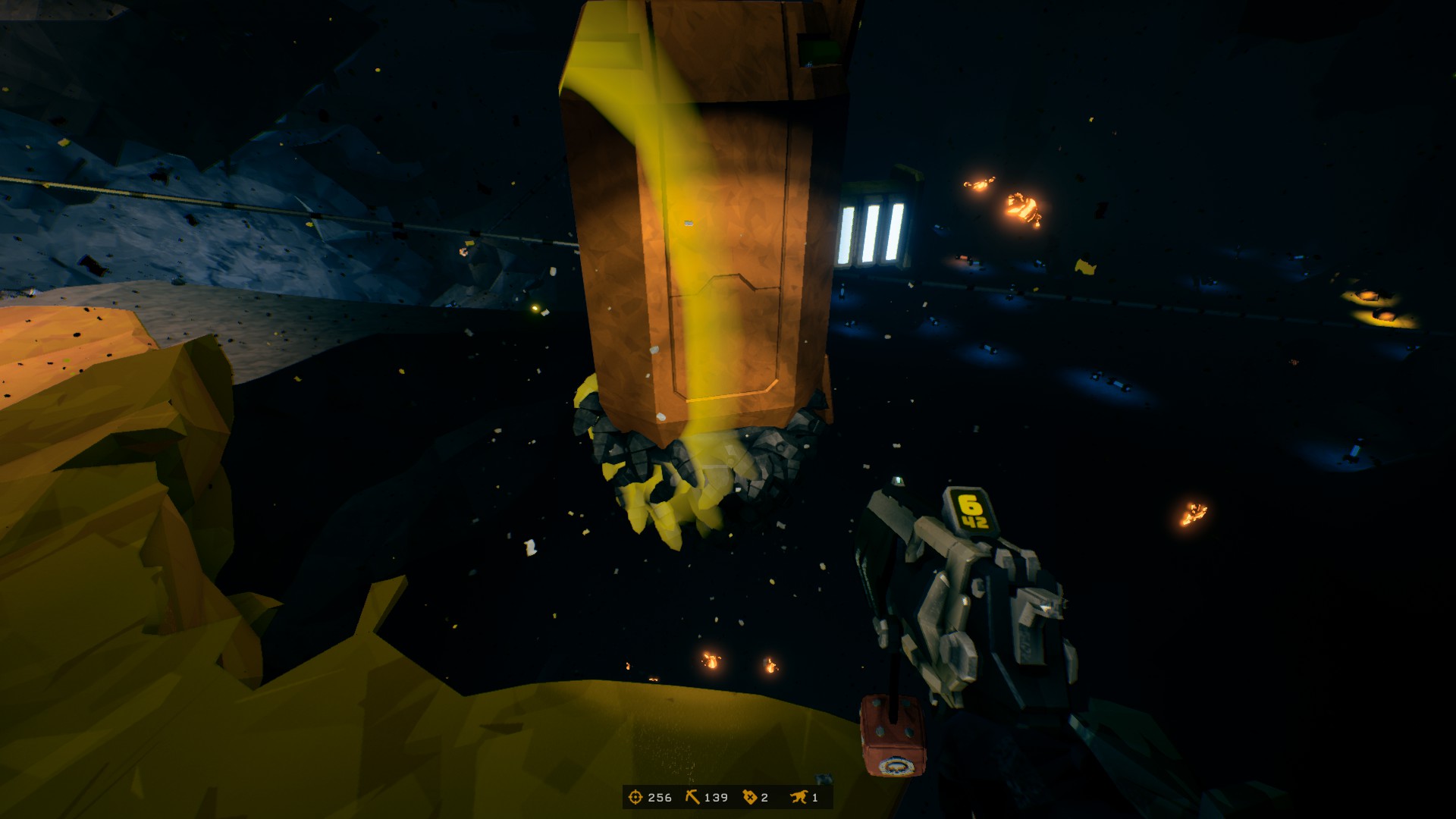Click the canister icon in the stats bar
This screenshot has height=819, width=1456.
click(x=750, y=797)
